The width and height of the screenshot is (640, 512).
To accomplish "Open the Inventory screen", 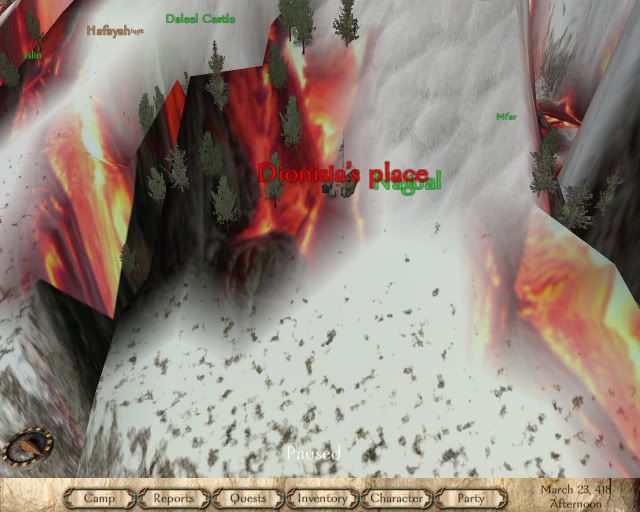I will click(x=322, y=497).
